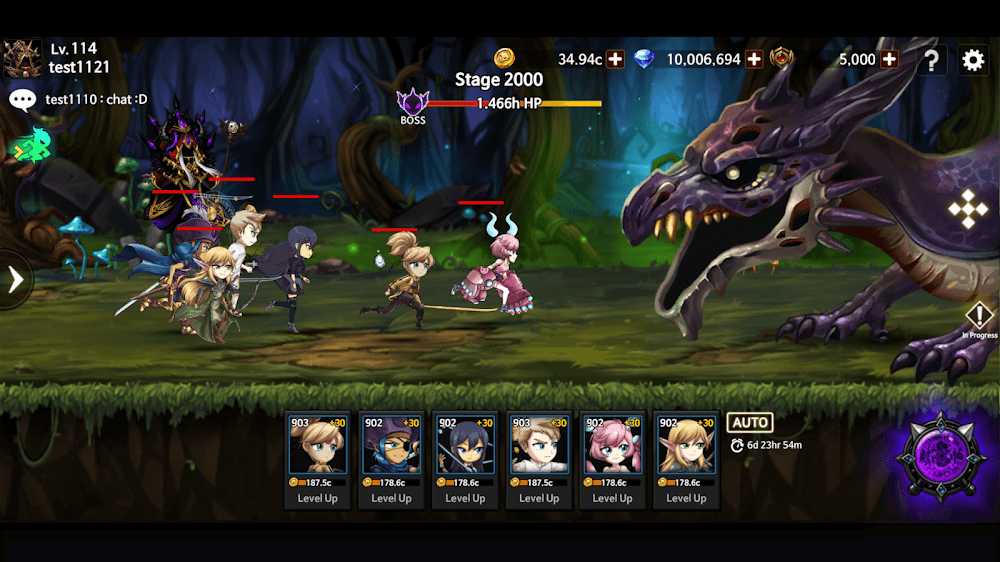Open the test1121 player profile portrait

(x=22, y=58)
